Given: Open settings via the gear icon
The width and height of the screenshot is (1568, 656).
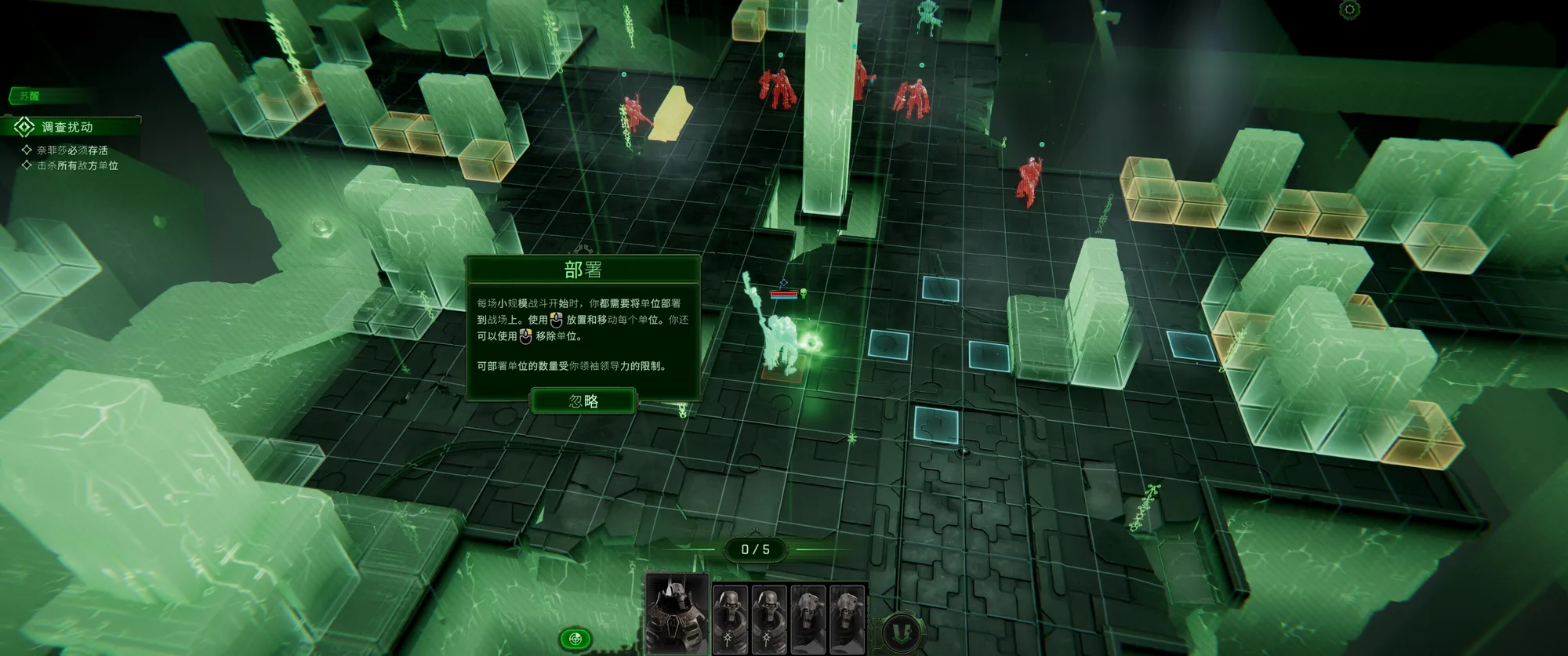Looking at the screenshot, I should point(1349,9).
